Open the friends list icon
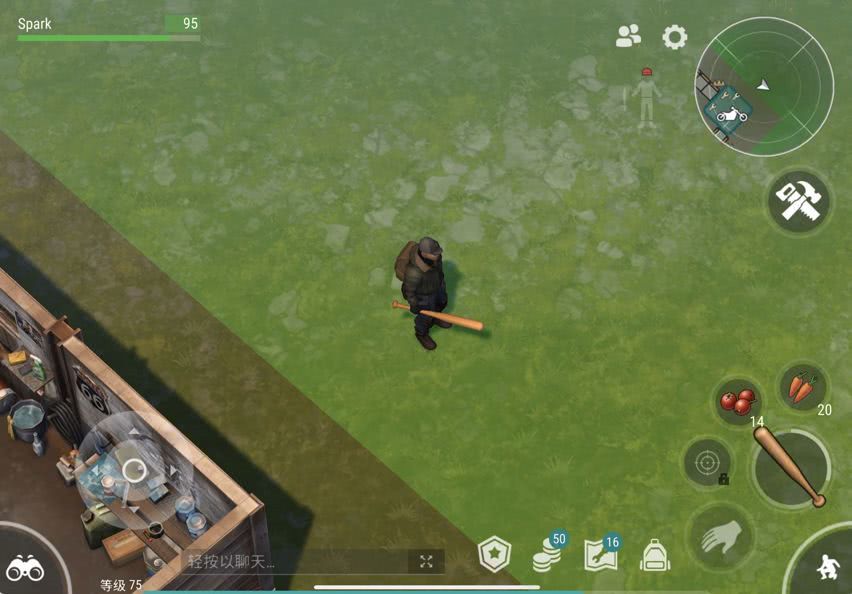This screenshot has height=594, width=852. coord(629,37)
